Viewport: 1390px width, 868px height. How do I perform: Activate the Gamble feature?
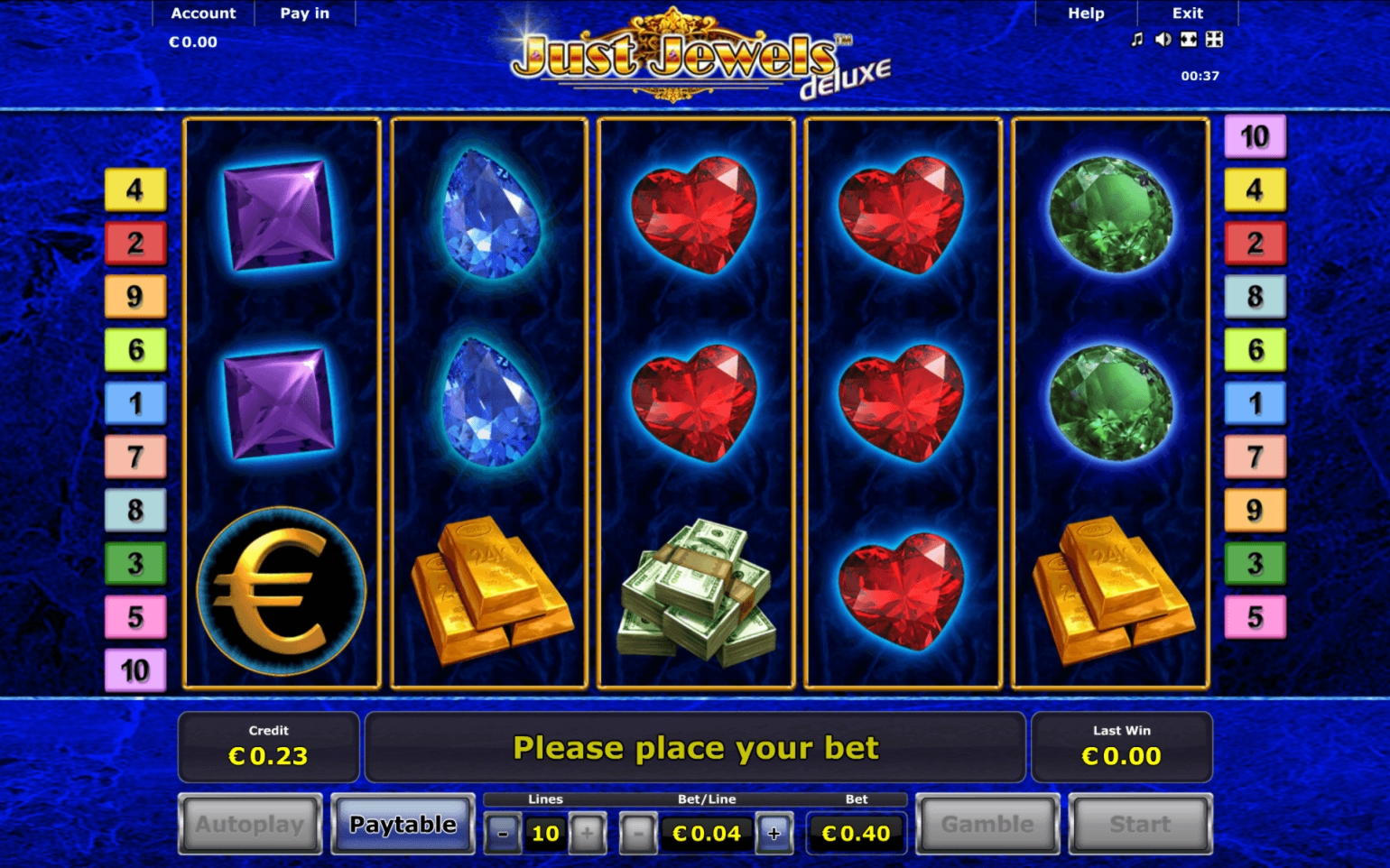coord(986,824)
